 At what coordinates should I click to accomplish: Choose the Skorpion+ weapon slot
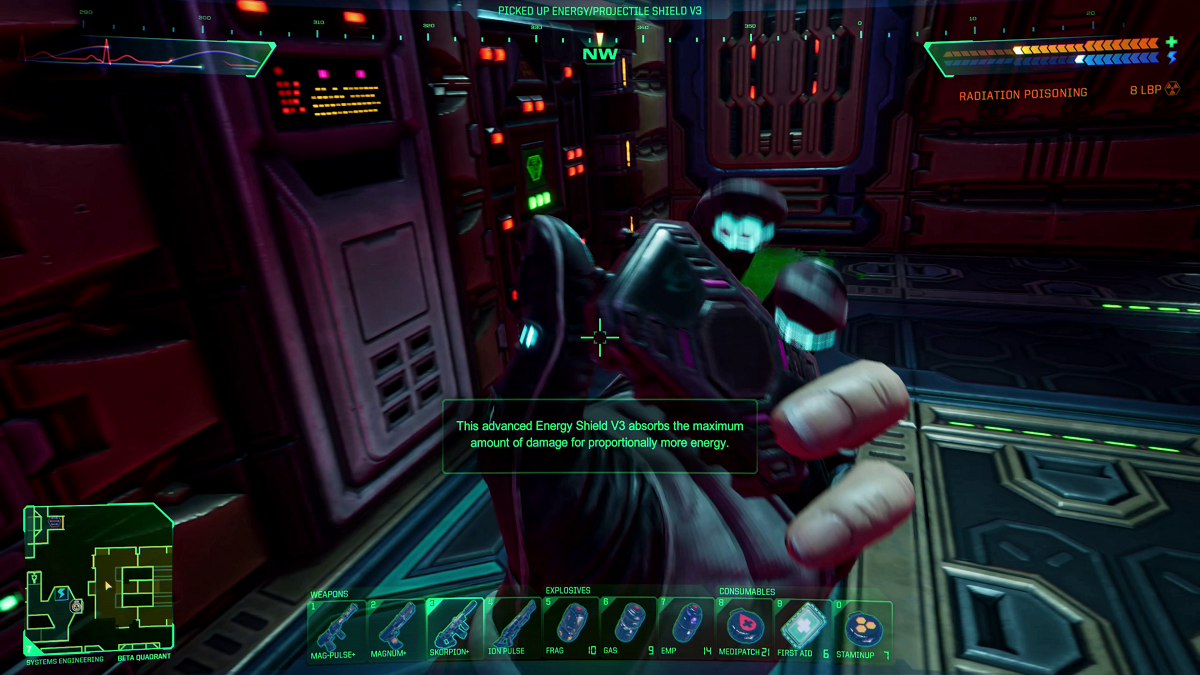tap(455, 627)
